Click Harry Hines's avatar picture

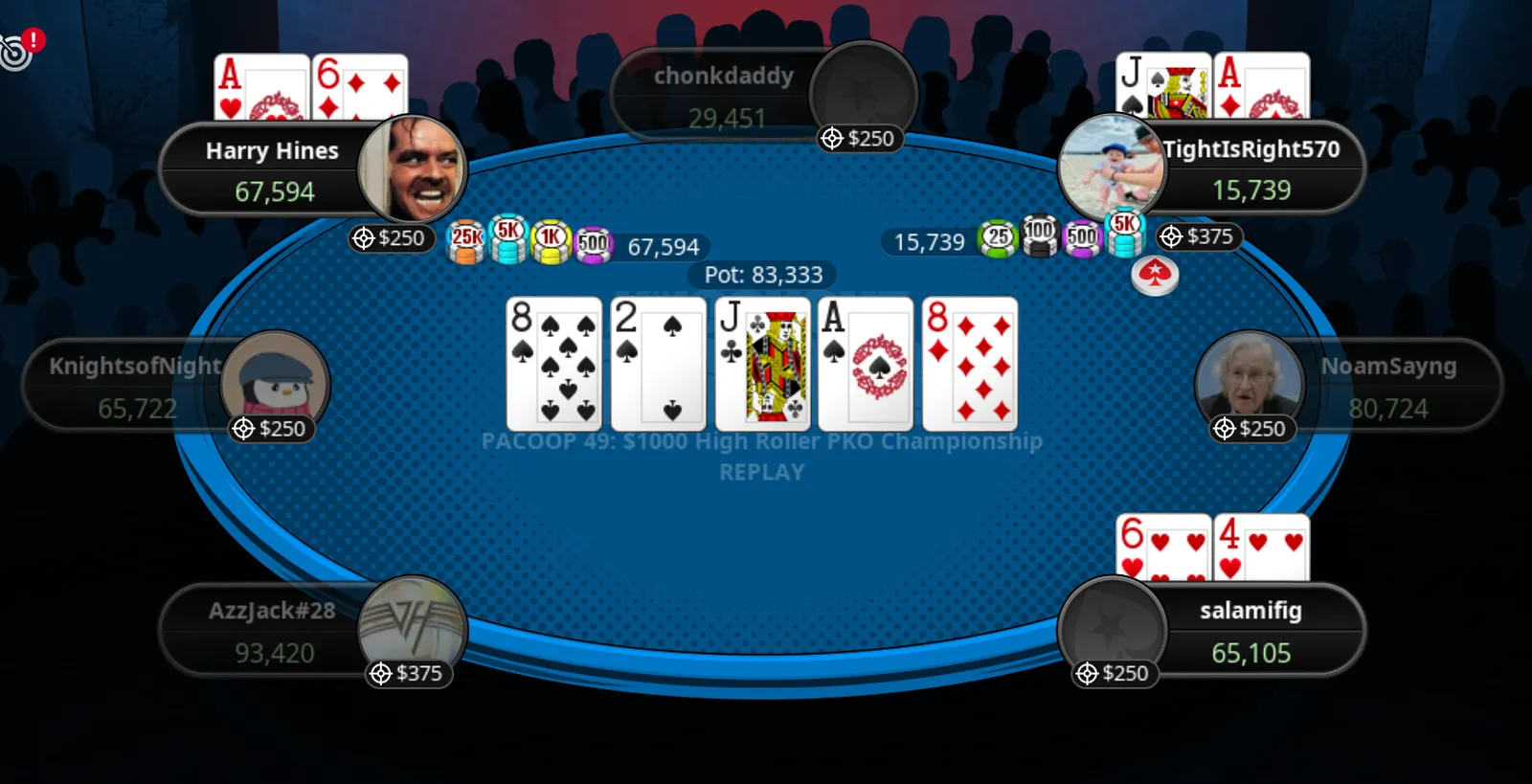(x=414, y=169)
